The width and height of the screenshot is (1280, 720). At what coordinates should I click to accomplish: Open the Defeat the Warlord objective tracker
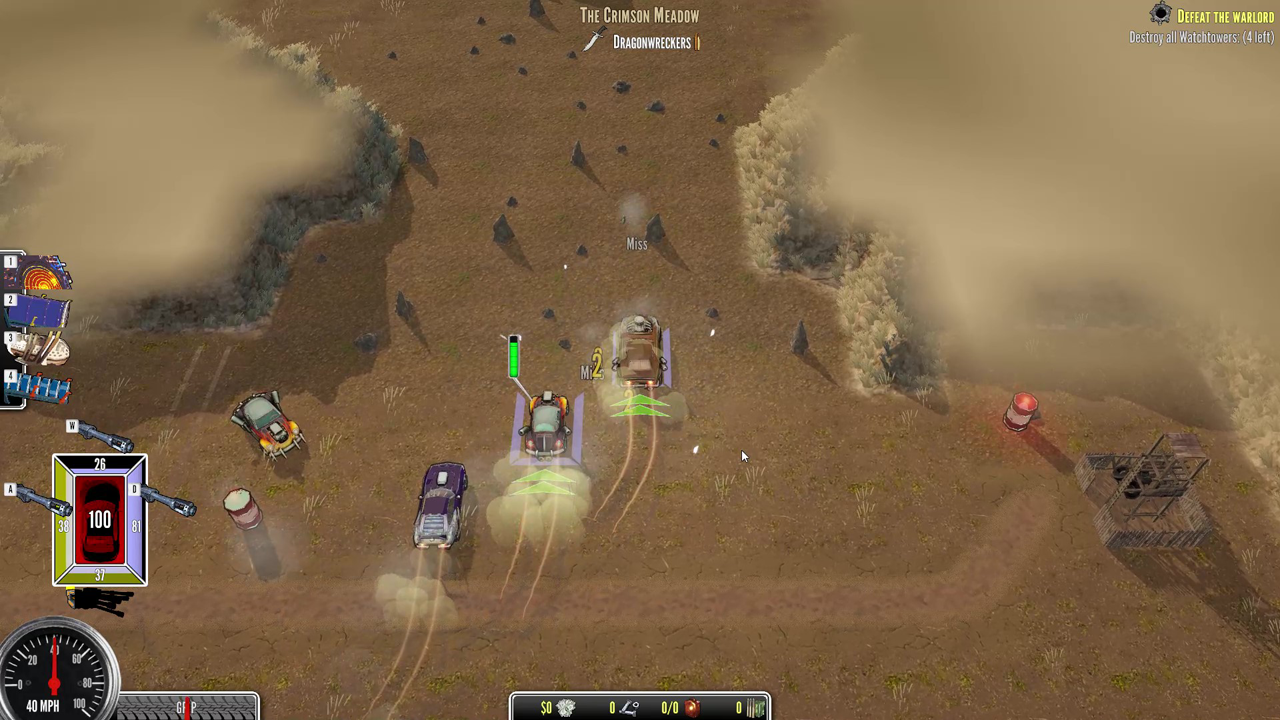click(x=1224, y=16)
